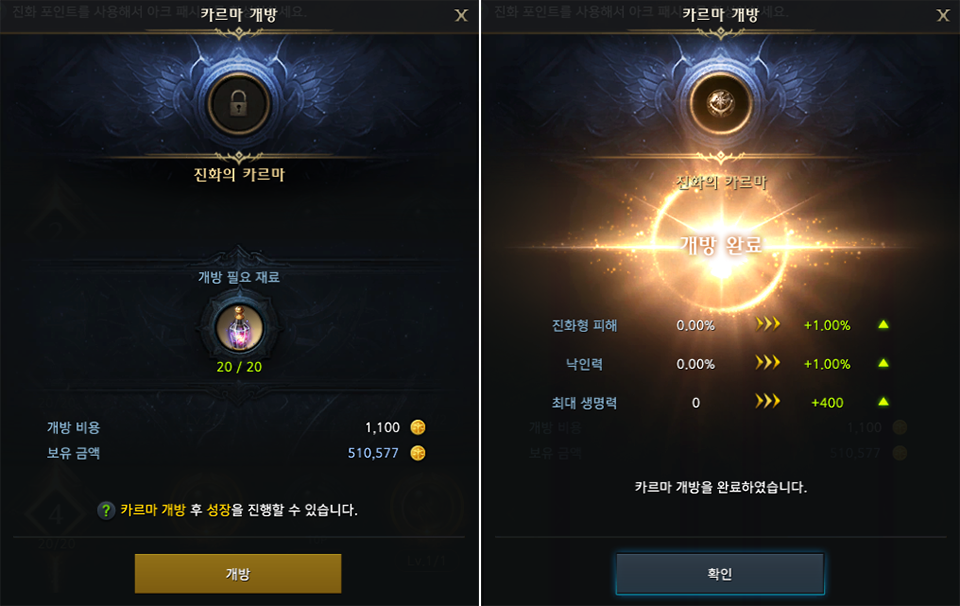Close the dialog showing 개방 필요 재료
The height and width of the screenshot is (606, 960).
[461, 15]
